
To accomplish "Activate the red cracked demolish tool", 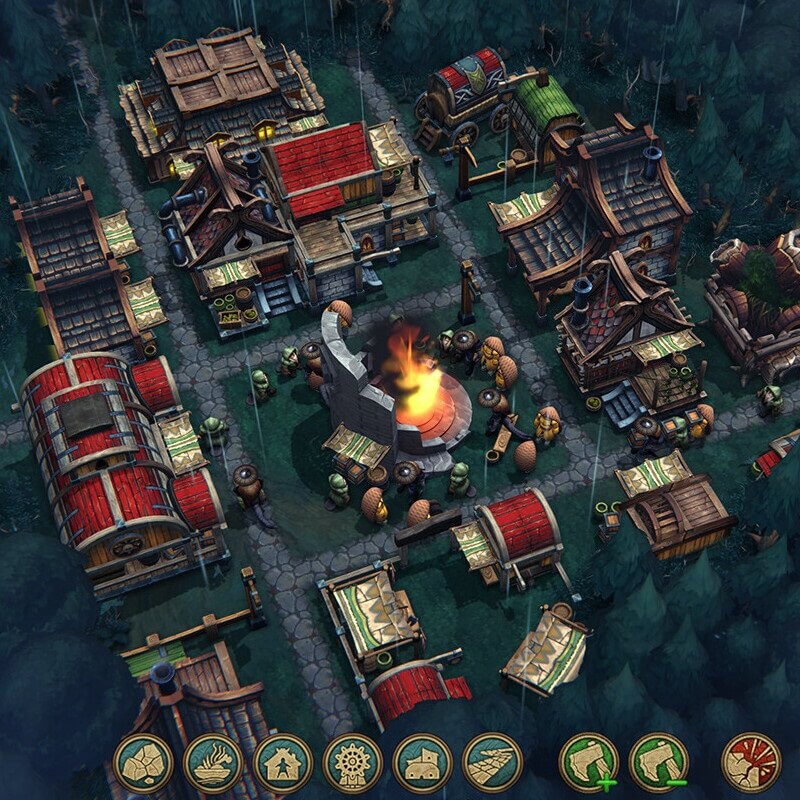I will tap(751, 763).
